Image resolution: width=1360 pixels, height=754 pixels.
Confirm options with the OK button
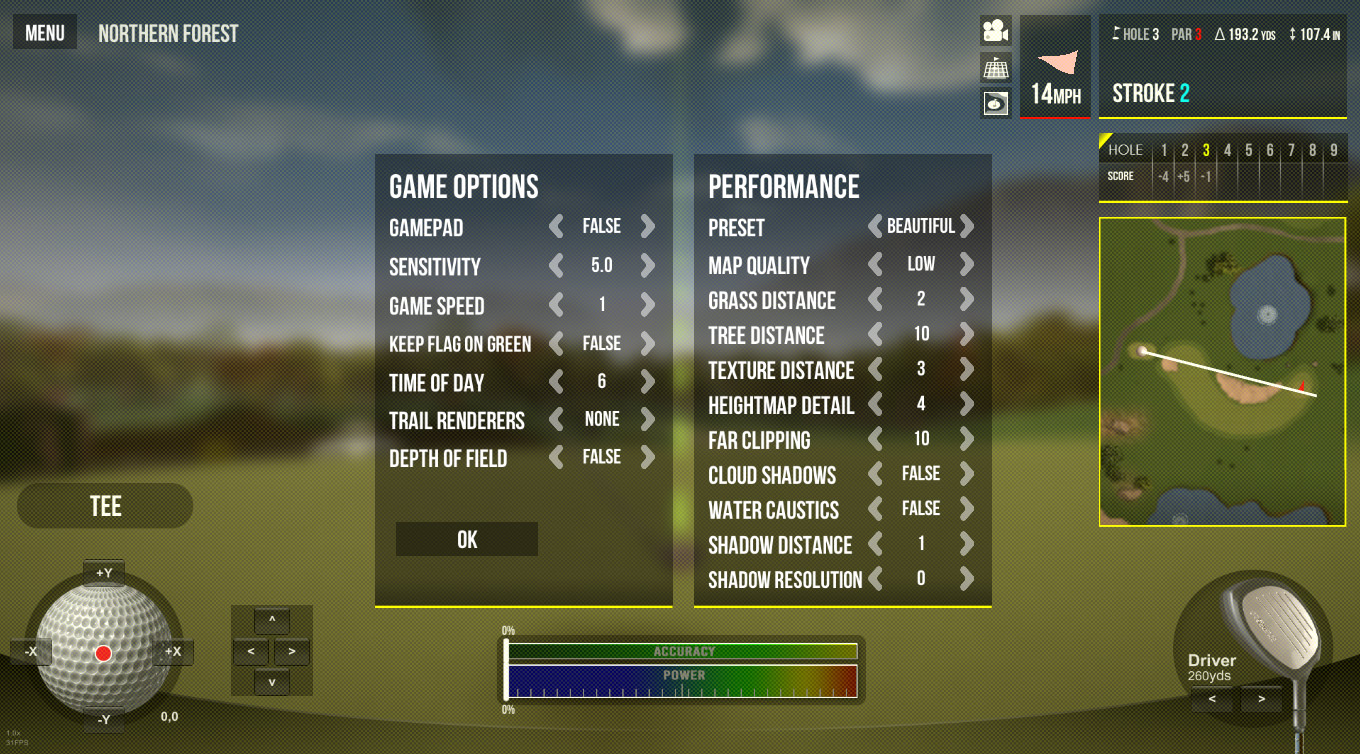click(467, 540)
